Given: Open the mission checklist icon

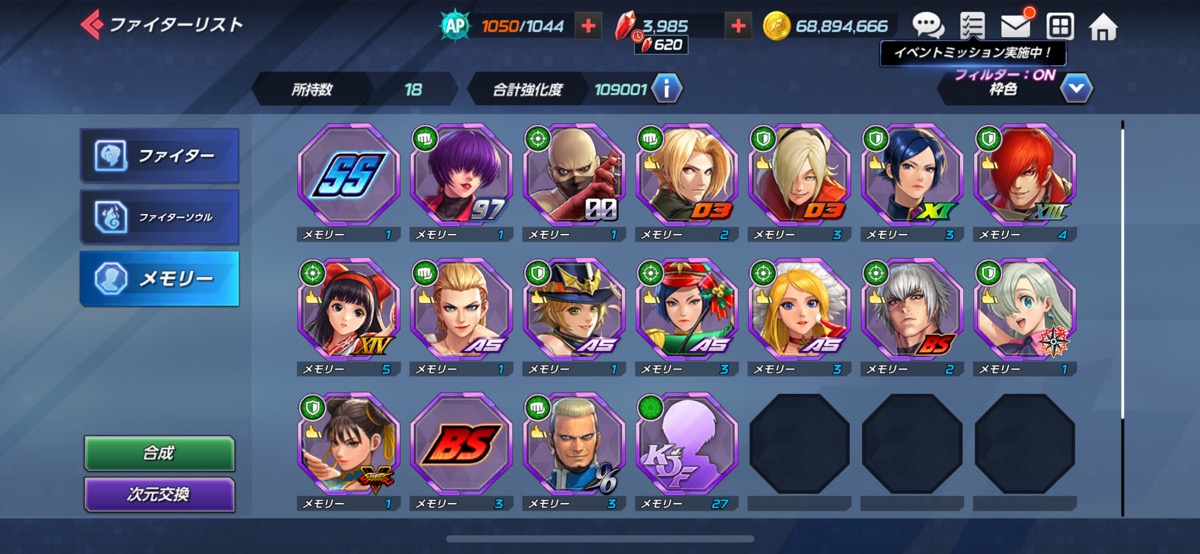Looking at the screenshot, I should 971,26.
